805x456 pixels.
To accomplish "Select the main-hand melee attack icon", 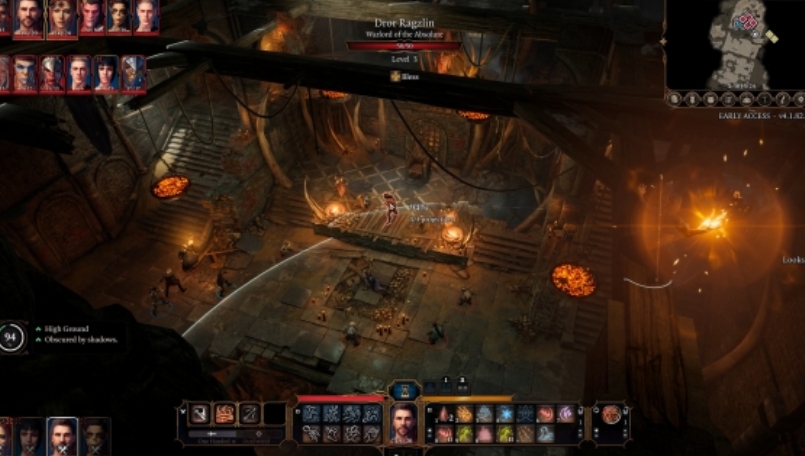I will point(200,414).
